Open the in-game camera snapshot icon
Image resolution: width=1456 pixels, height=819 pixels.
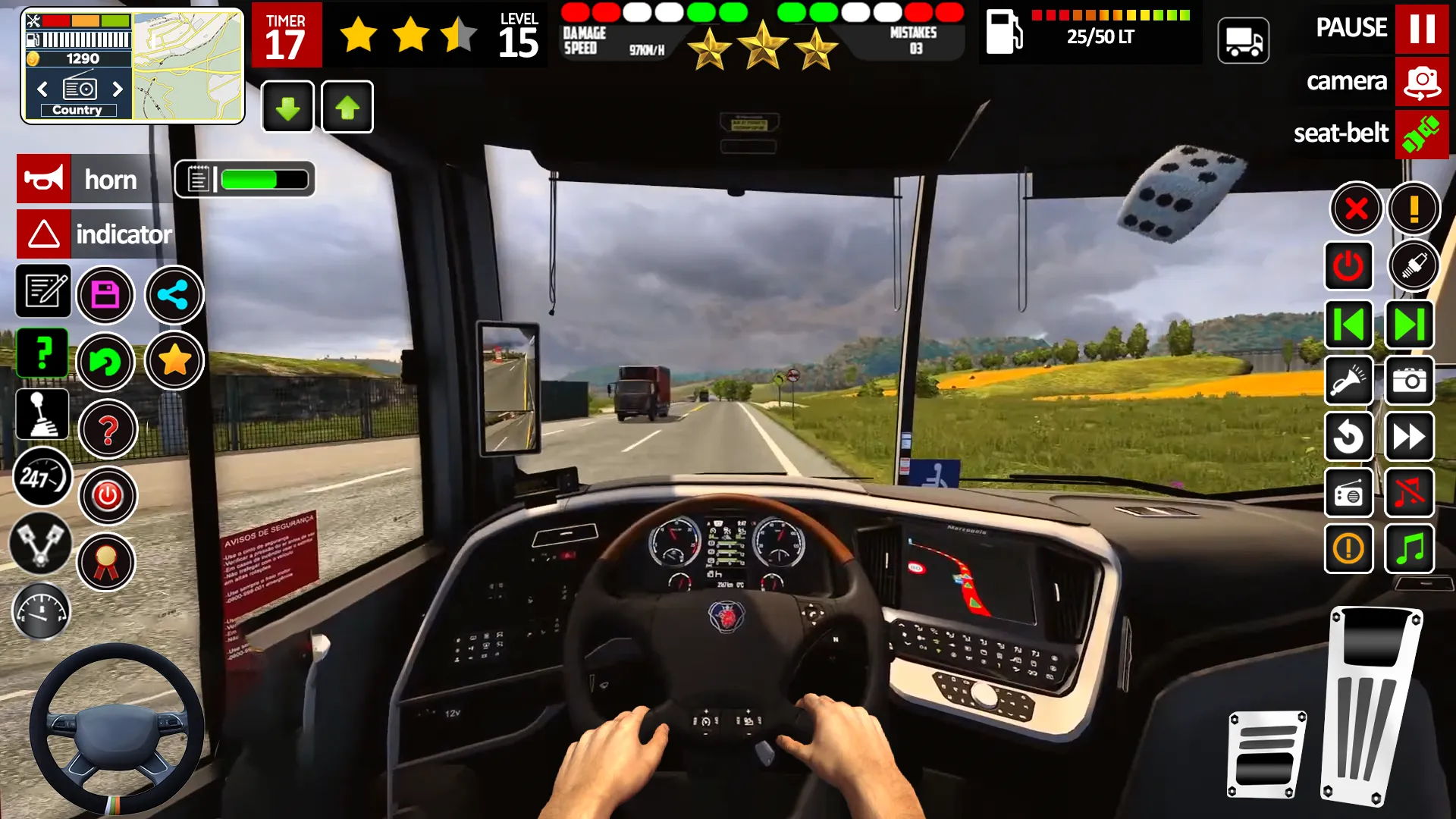point(1410,381)
